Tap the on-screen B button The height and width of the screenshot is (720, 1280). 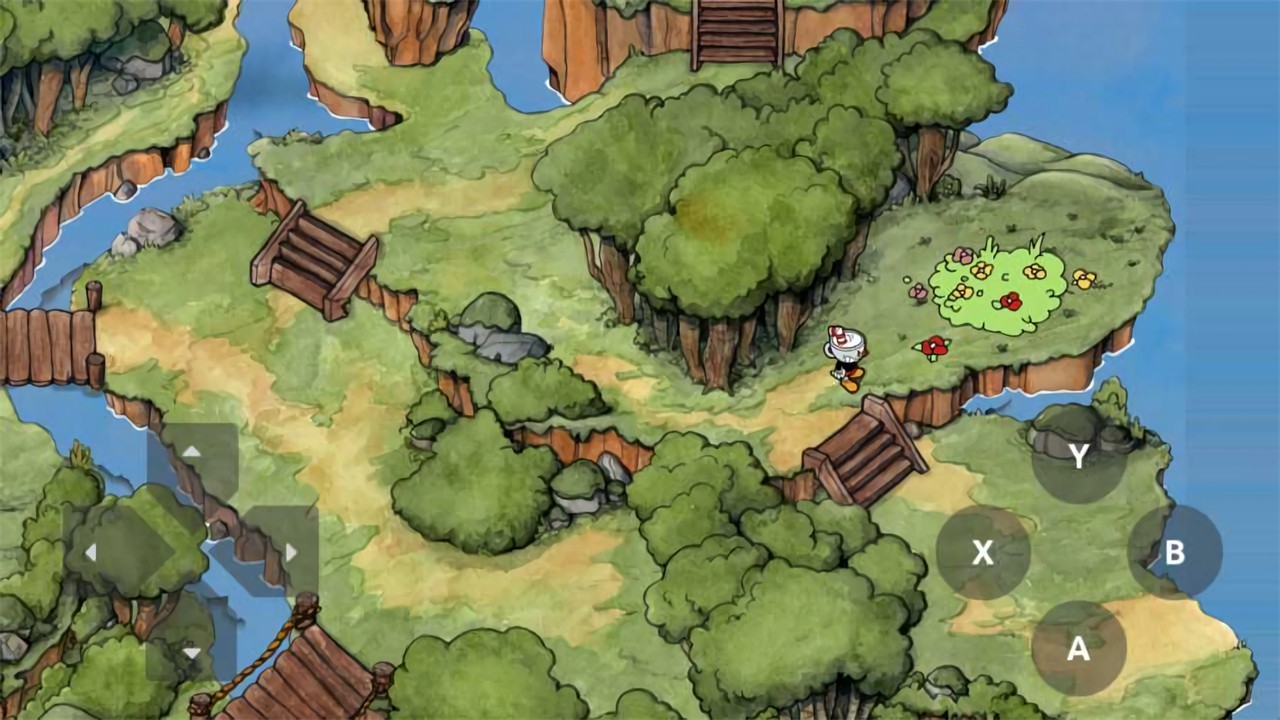1174,552
